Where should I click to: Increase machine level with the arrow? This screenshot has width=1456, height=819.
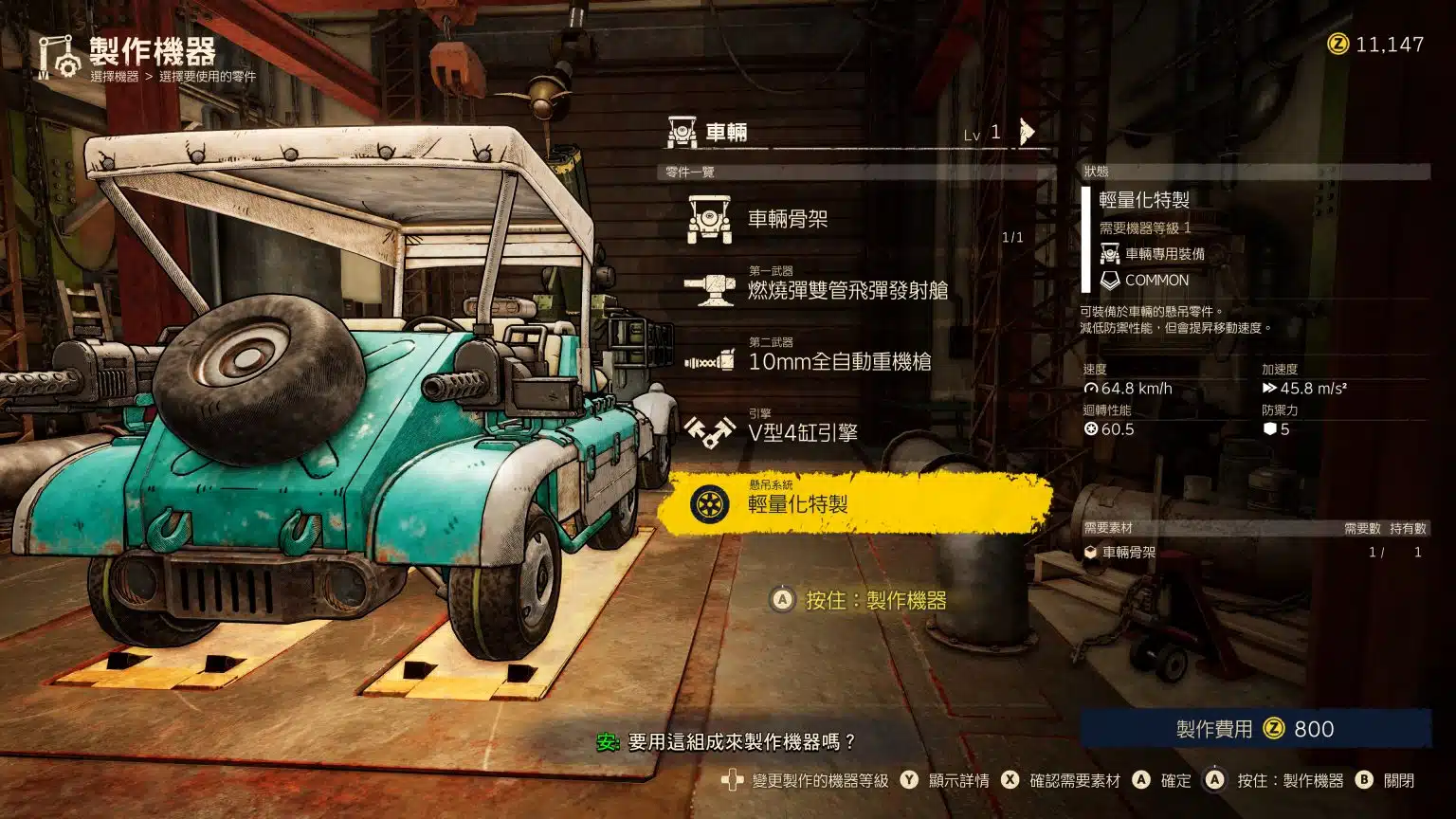tap(1026, 132)
